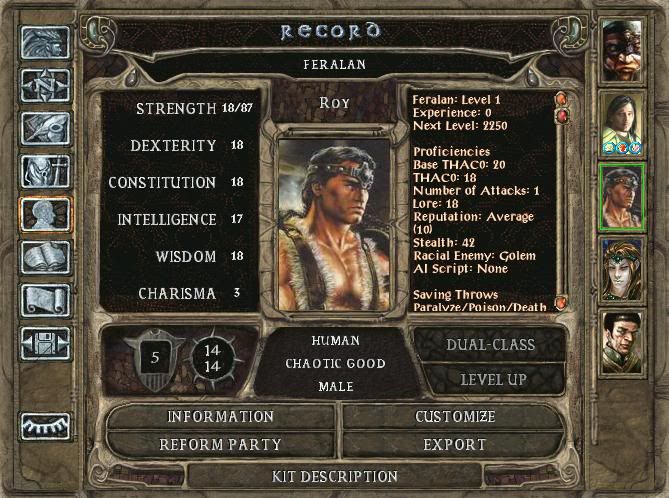Open the inventory armor icon
Viewport: 669px width, 498px height.
point(46,171)
